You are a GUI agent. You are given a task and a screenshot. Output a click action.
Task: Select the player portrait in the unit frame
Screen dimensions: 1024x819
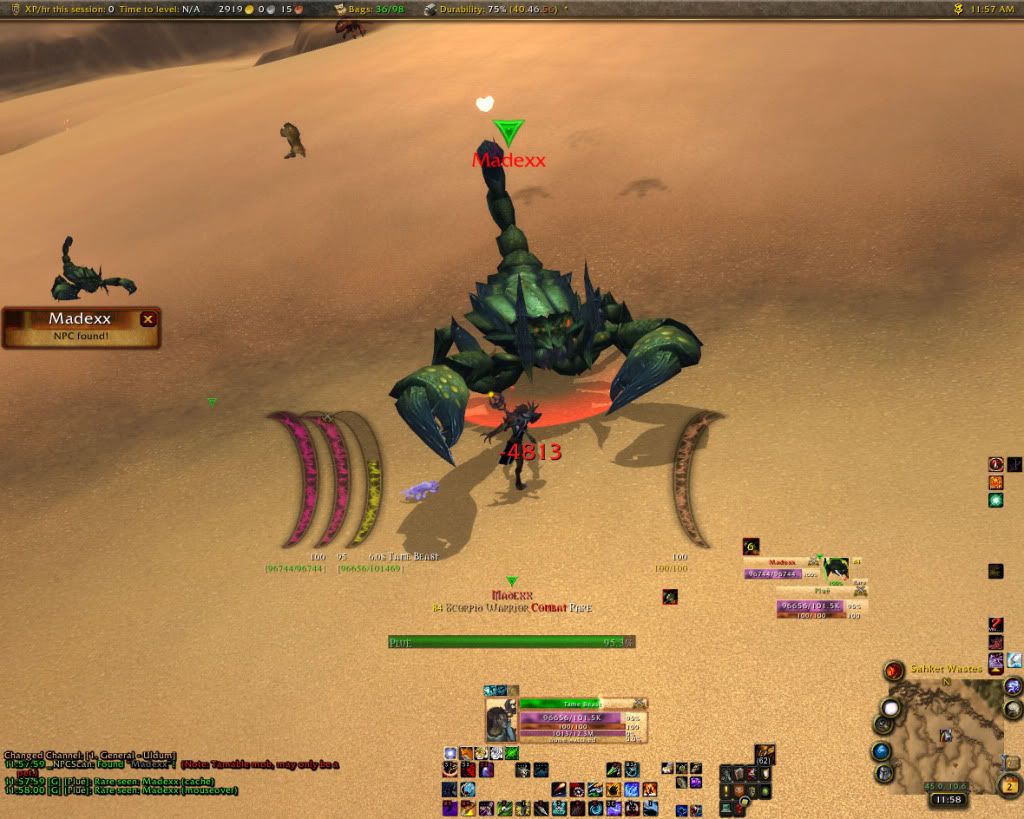coord(500,720)
